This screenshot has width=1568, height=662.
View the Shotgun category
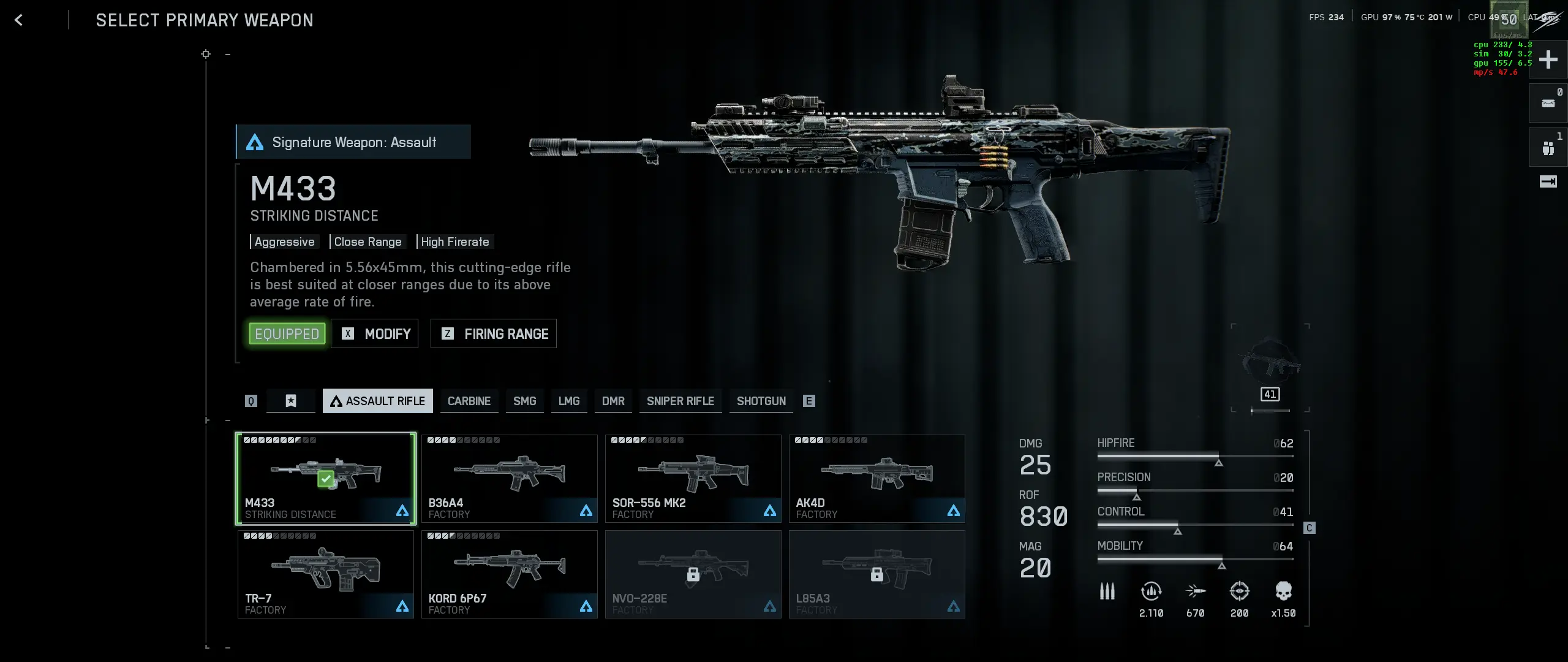[761, 401]
